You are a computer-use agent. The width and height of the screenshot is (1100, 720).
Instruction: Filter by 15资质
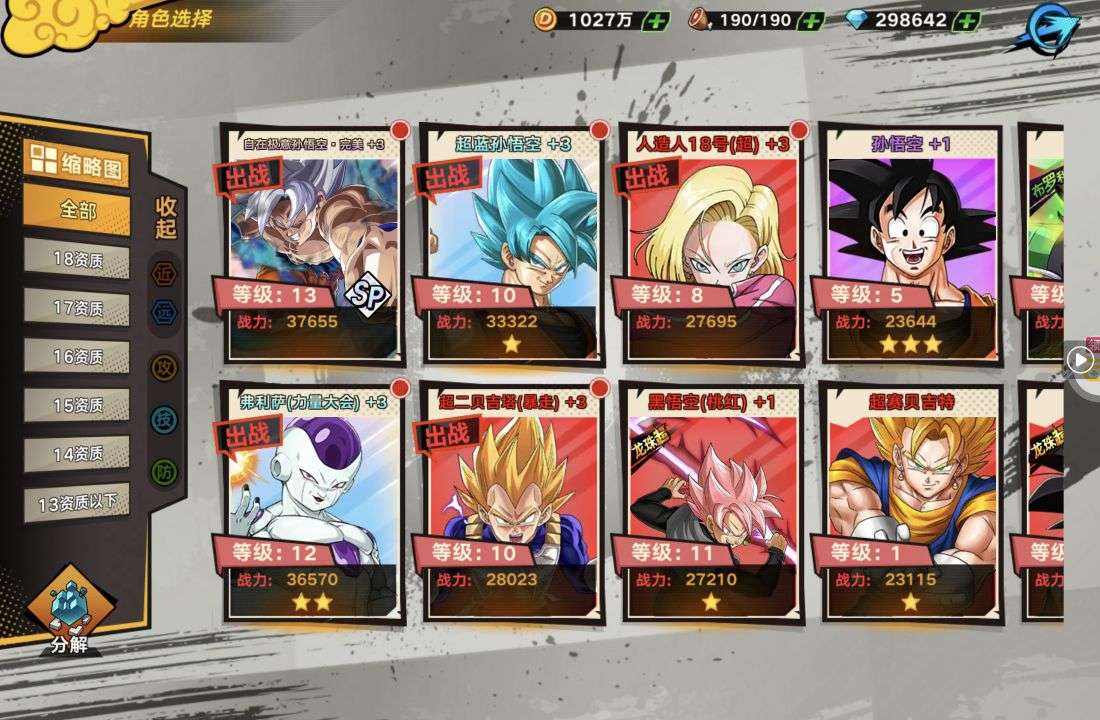[x=77, y=405]
